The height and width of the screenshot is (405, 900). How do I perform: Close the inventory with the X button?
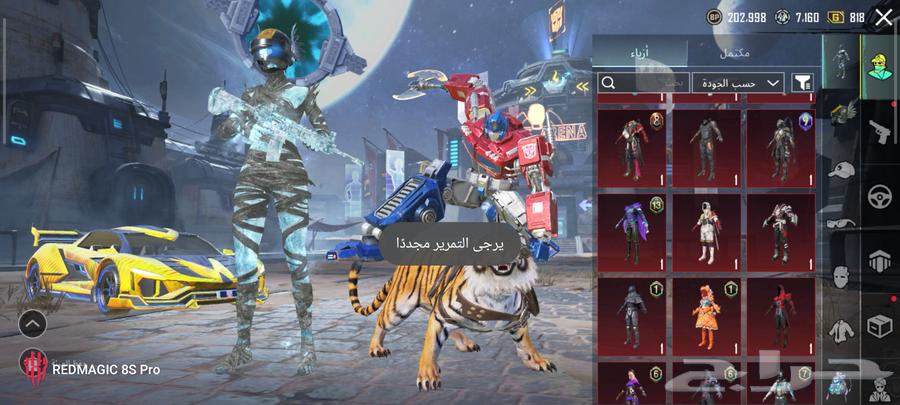(883, 17)
